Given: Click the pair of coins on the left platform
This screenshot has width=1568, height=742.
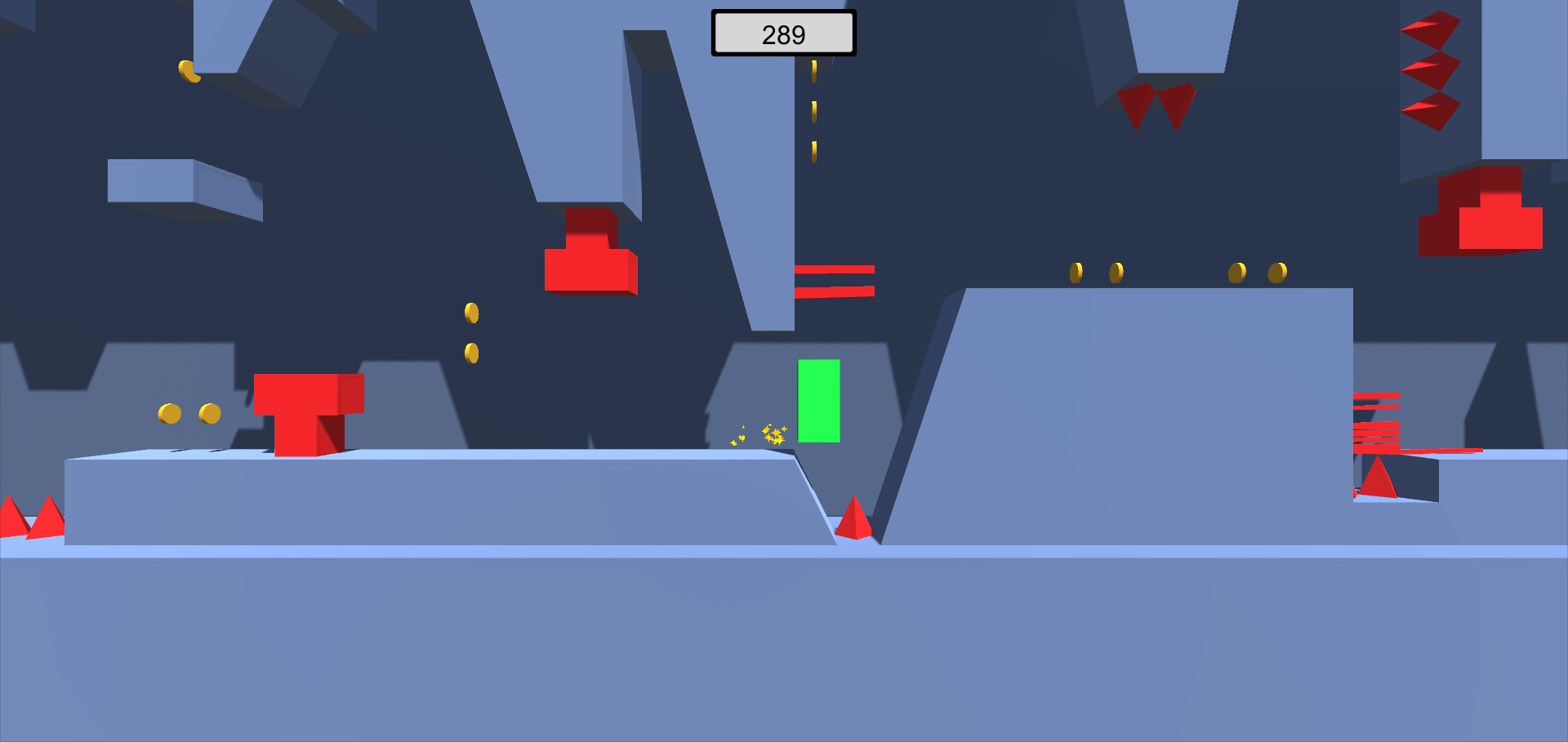Looking at the screenshot, I should (189, 414).
